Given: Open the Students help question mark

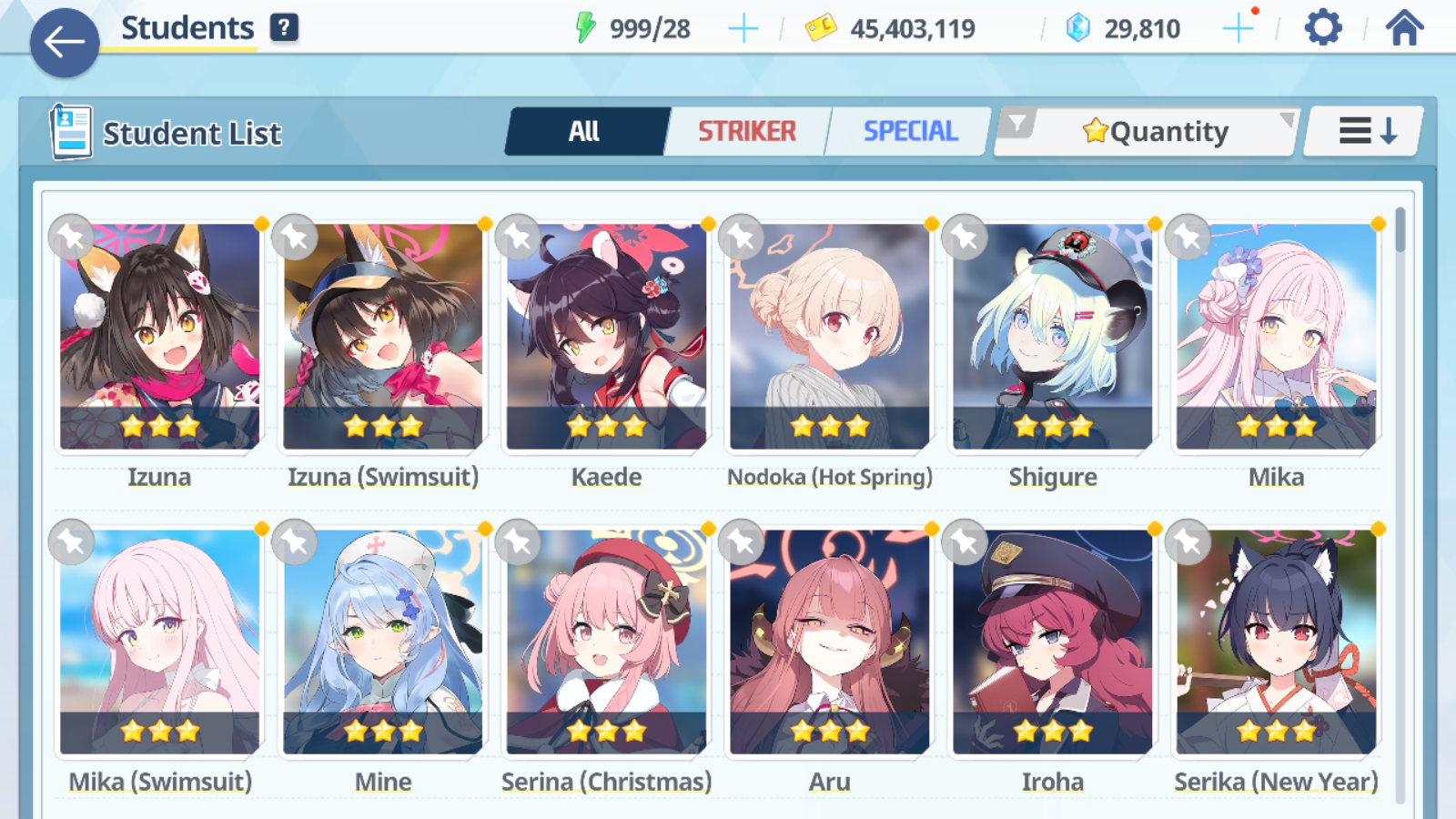Looking at the screenshot, I should (x=285, y=27).
